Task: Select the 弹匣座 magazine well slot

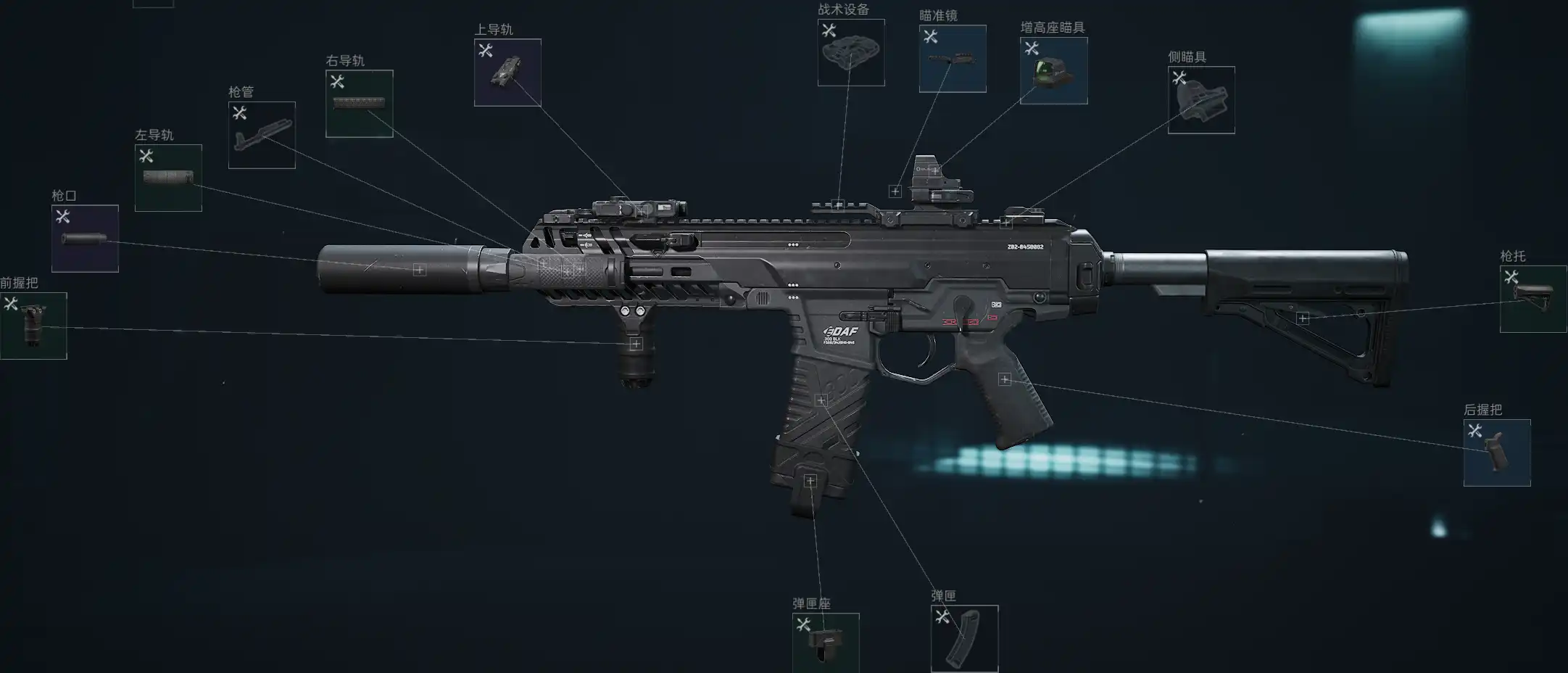Action: tap(826, 643)
